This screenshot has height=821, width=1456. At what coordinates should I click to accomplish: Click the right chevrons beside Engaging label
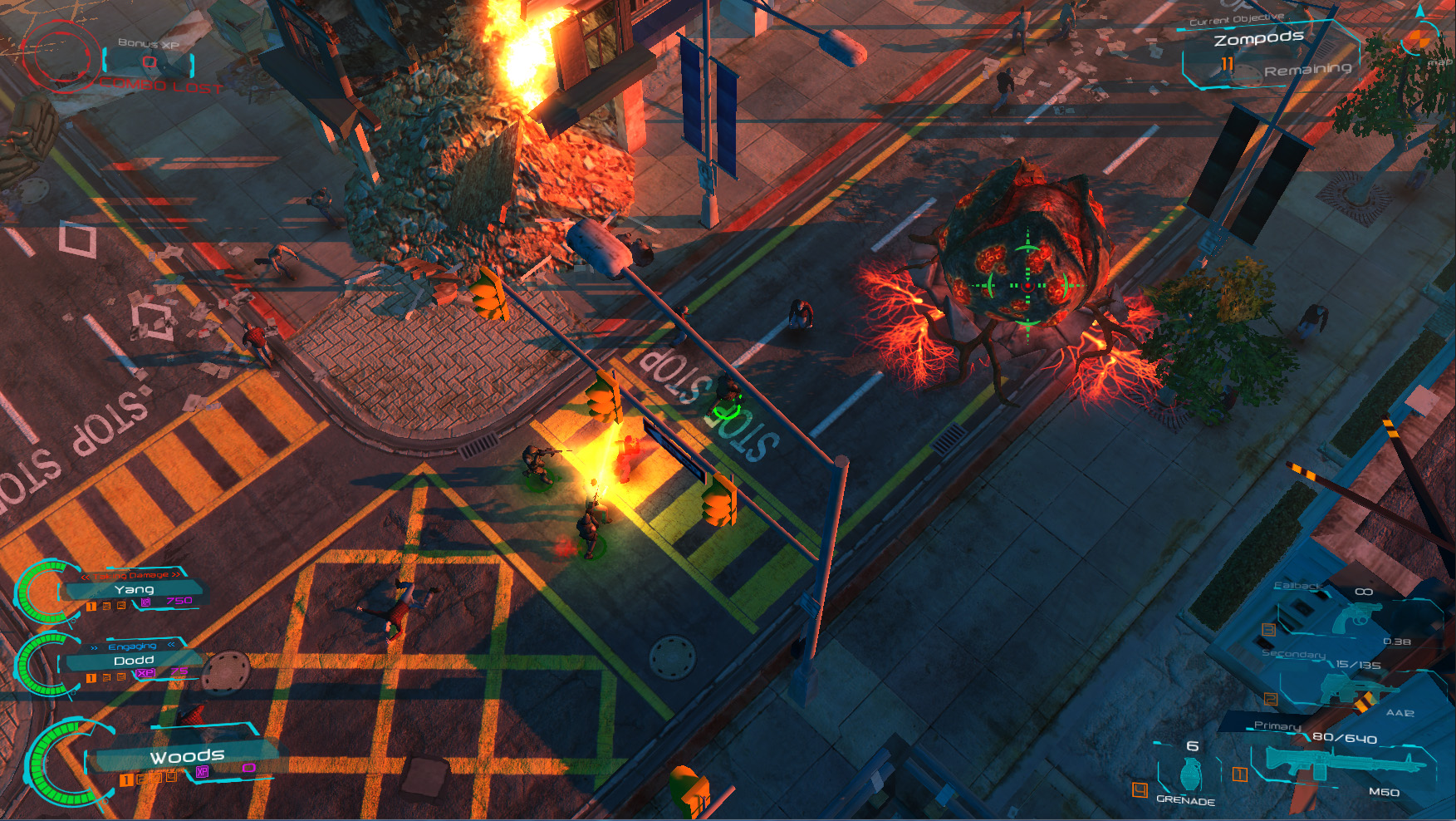point(171,645)
